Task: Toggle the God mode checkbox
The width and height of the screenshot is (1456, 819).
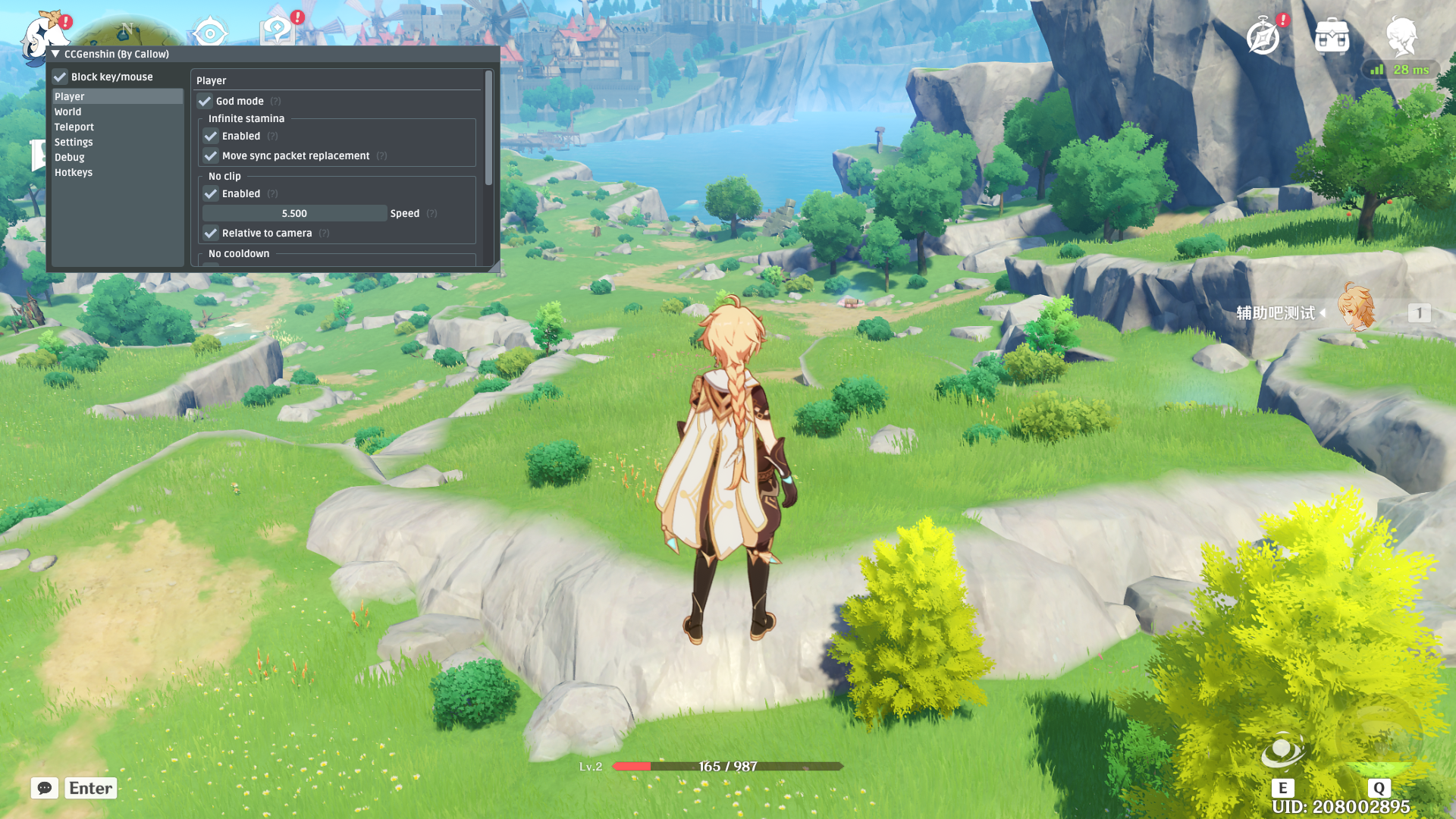Action: coord(205,102)
